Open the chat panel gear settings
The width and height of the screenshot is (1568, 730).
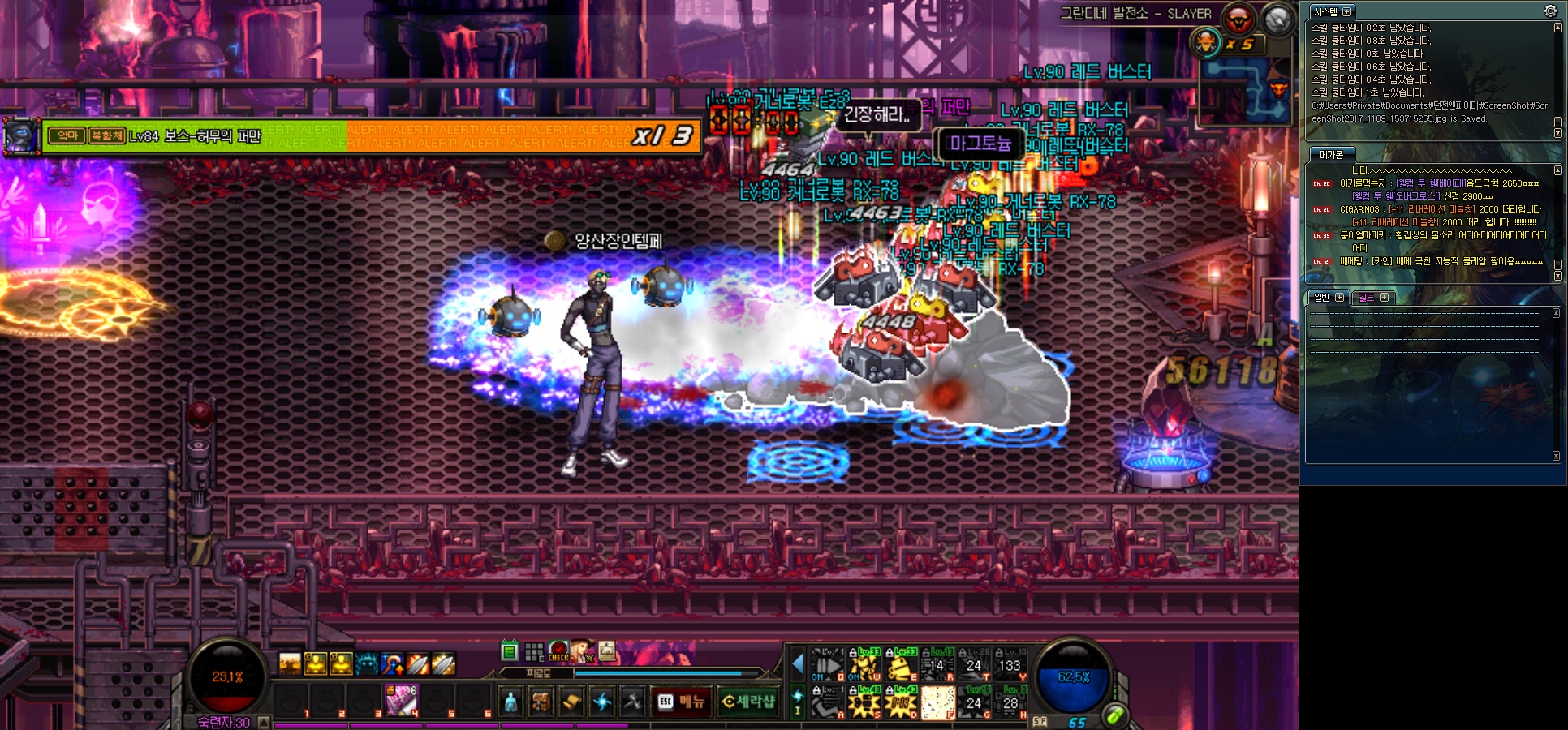1550,11
